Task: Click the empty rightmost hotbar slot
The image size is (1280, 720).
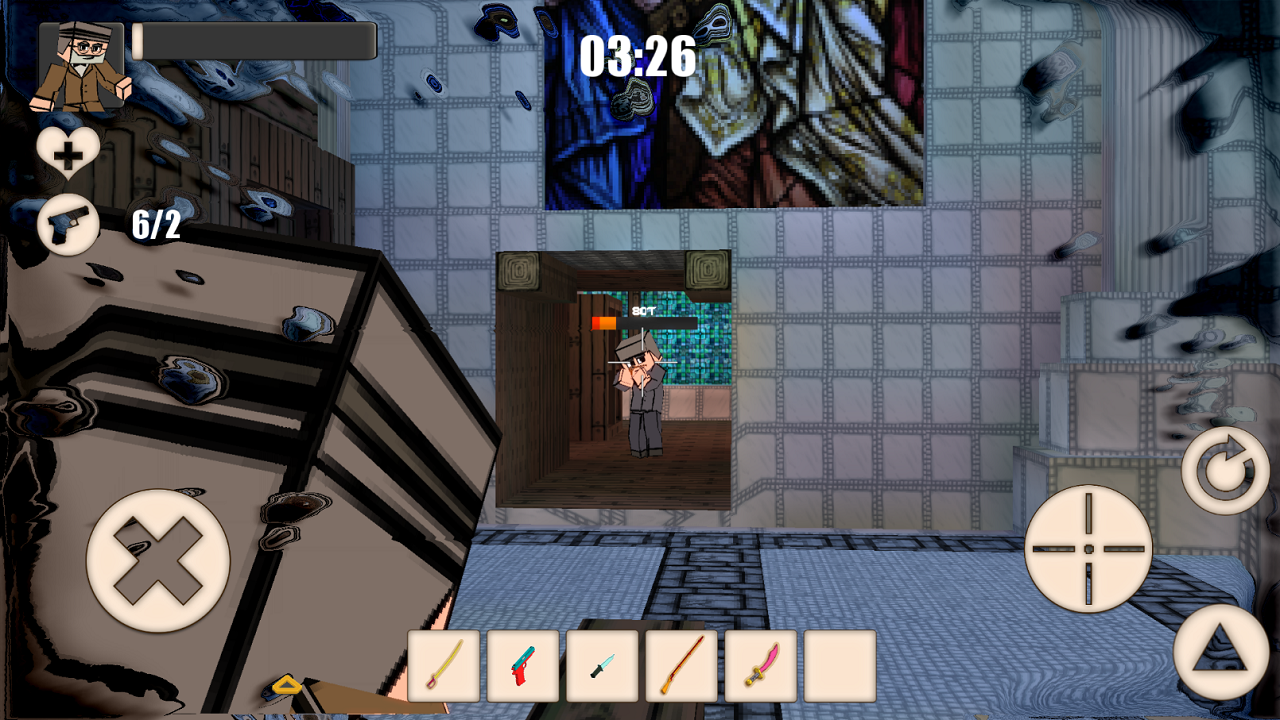Action: coord(839,666)
